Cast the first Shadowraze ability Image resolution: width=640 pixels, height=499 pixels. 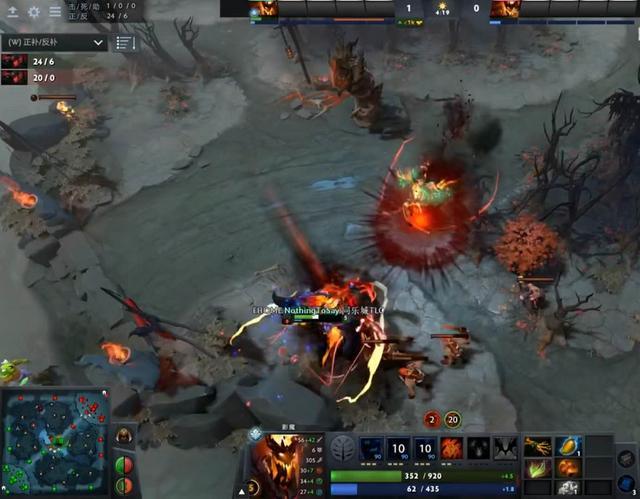[372, 448]
